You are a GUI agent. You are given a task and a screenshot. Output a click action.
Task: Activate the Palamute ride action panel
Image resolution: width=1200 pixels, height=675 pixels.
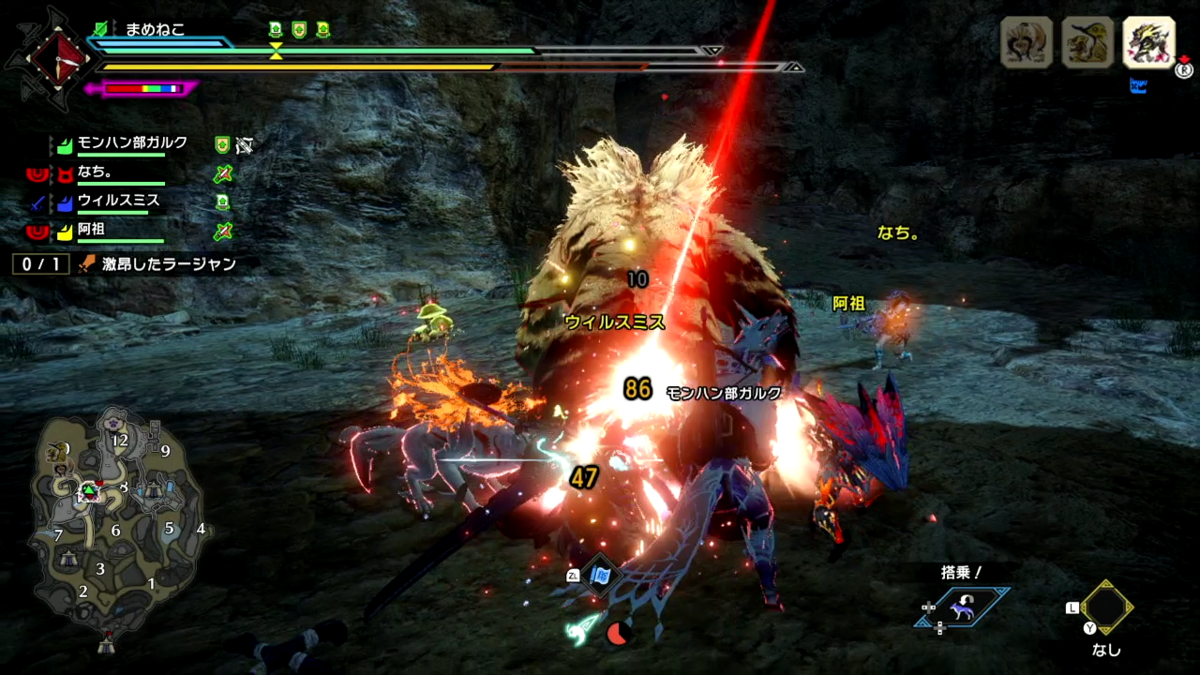(x=962, y=607)
